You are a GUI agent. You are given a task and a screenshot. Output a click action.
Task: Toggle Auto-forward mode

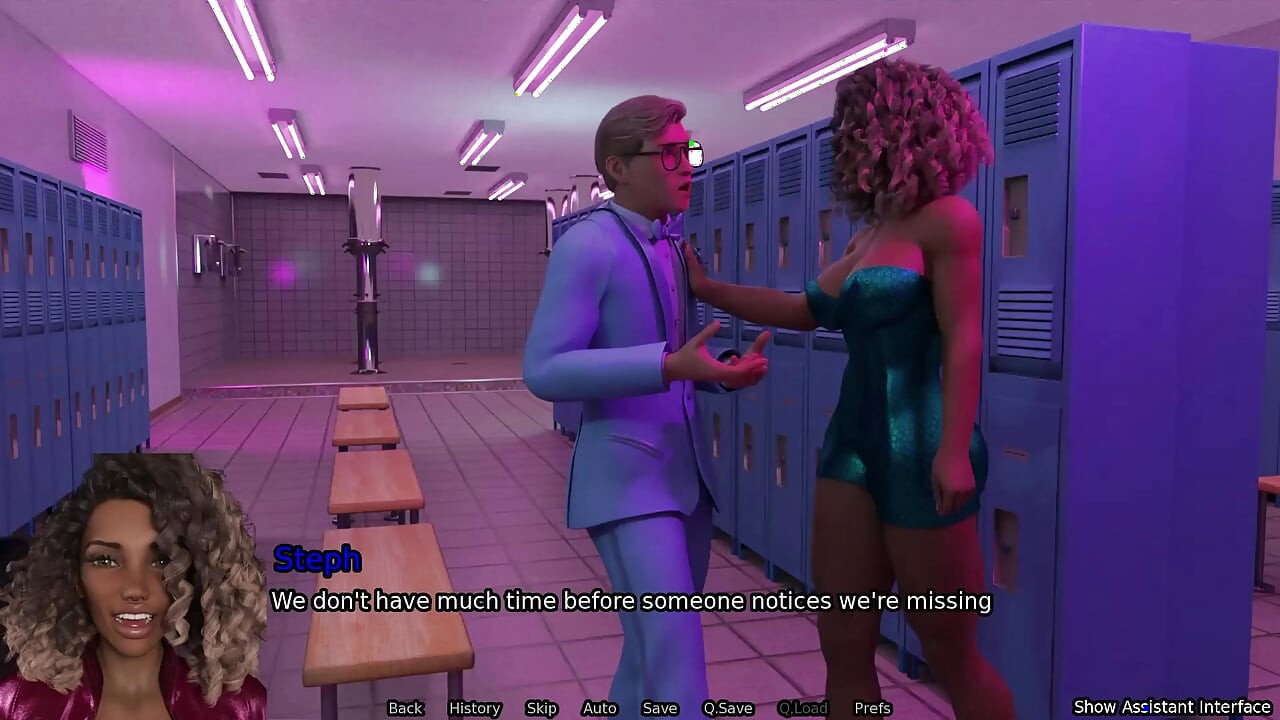600,708
